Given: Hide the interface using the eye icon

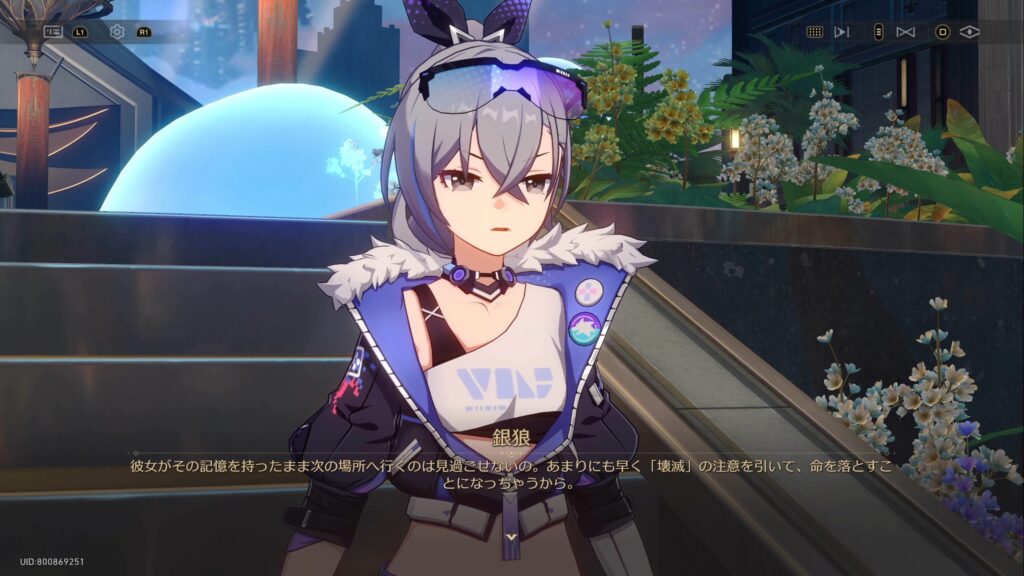Looking at the screenshot, I should click(969, 32).
